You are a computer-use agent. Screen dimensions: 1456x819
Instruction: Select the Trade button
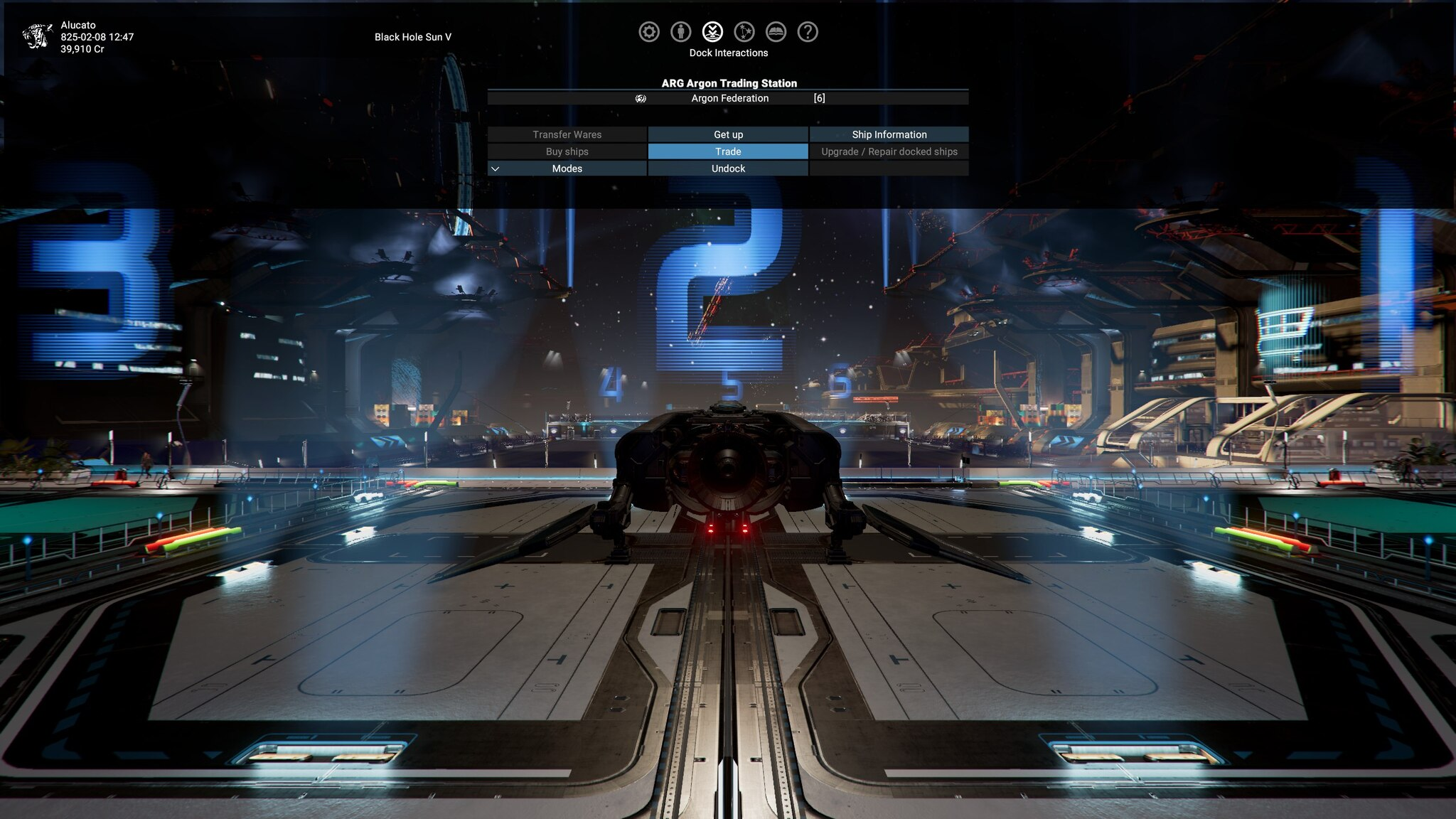[x=728, y=151]
